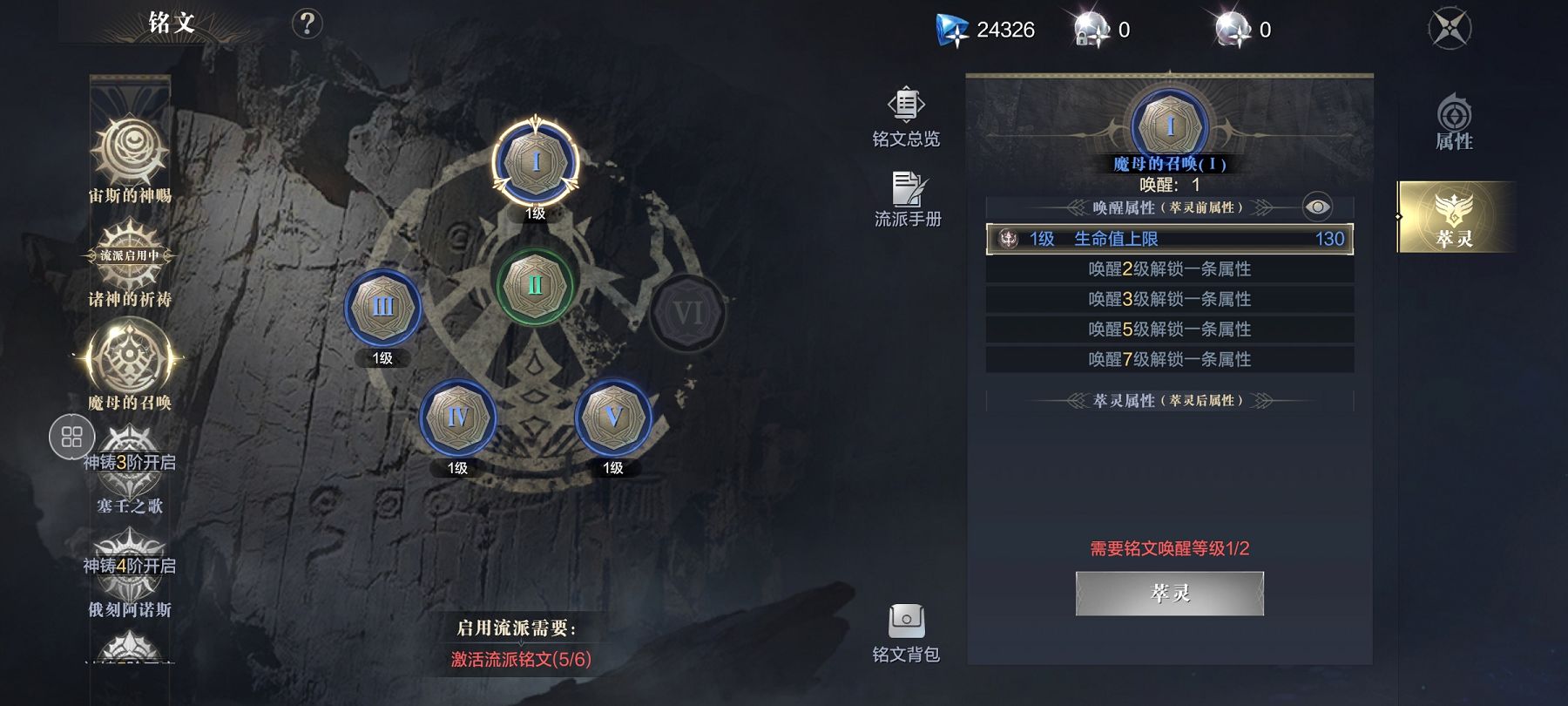Open 铭文总览 inscription overview
Viewport: 1568px width, 706px height.
(906, 118)
